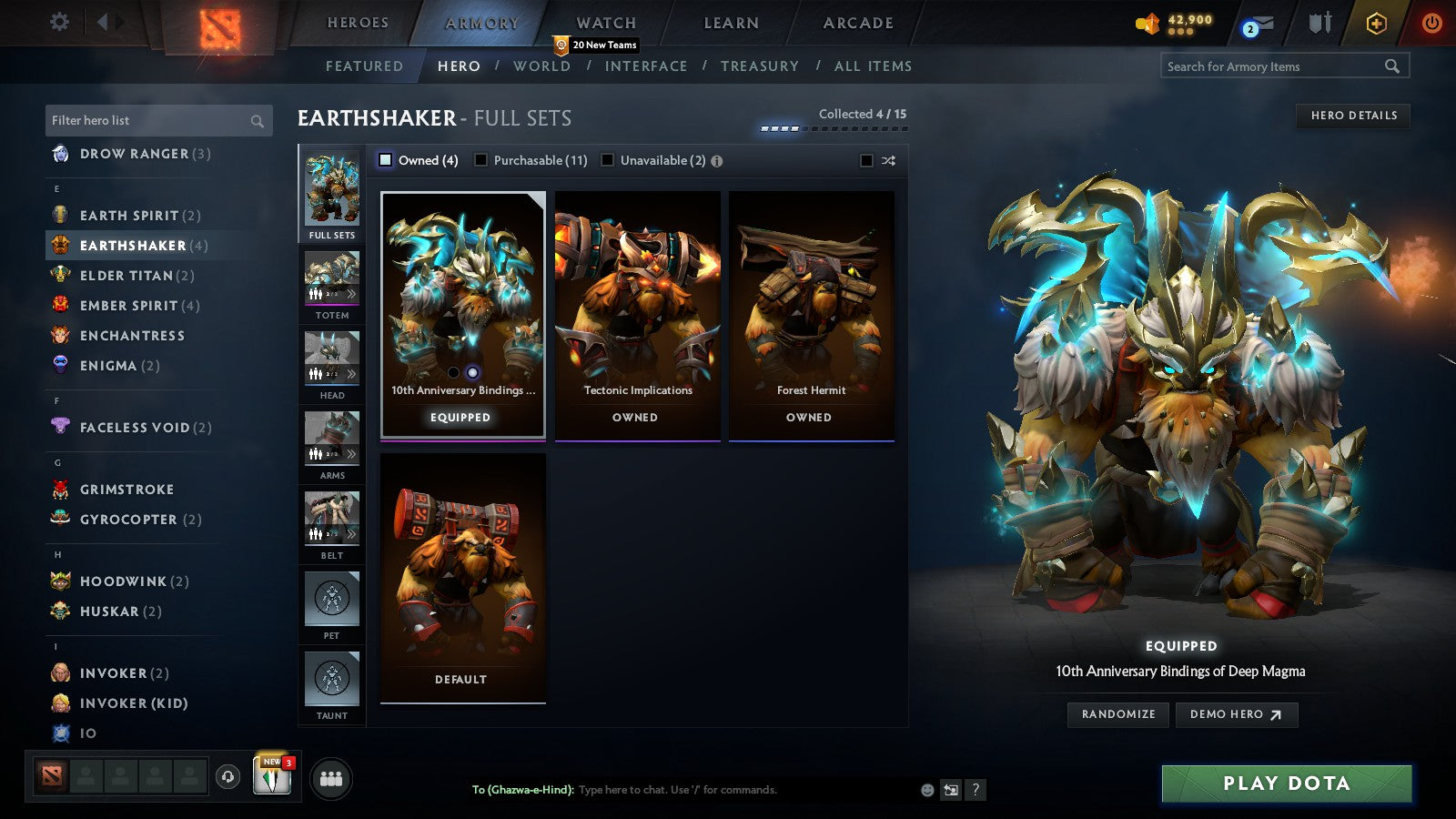Open the settings gear icon

coord(58,21)
